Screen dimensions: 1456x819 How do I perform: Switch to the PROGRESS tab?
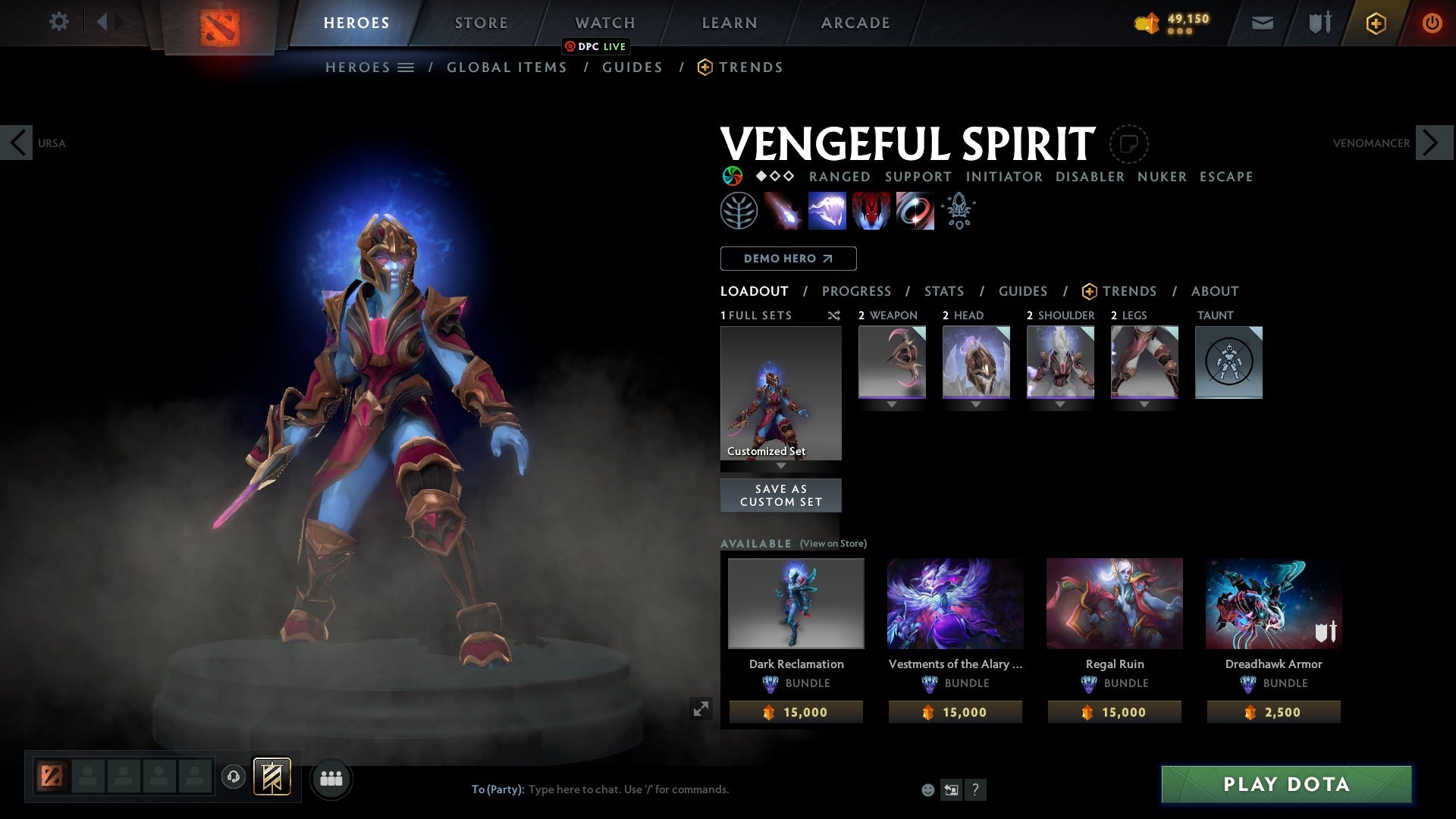pos(857,291)
